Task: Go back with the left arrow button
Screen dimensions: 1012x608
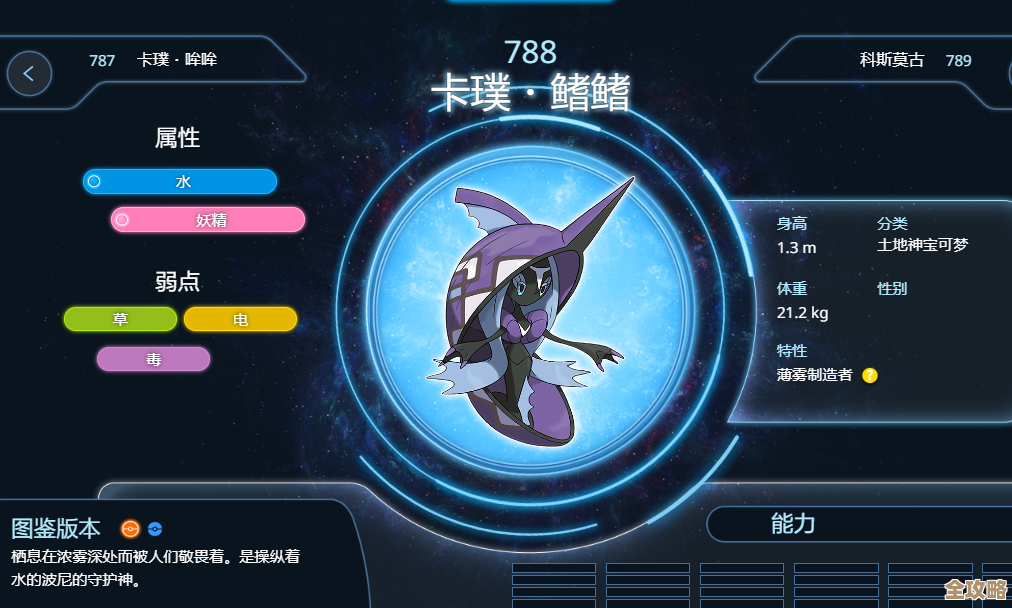Action: pyautogui.click(x=29, y=73)
